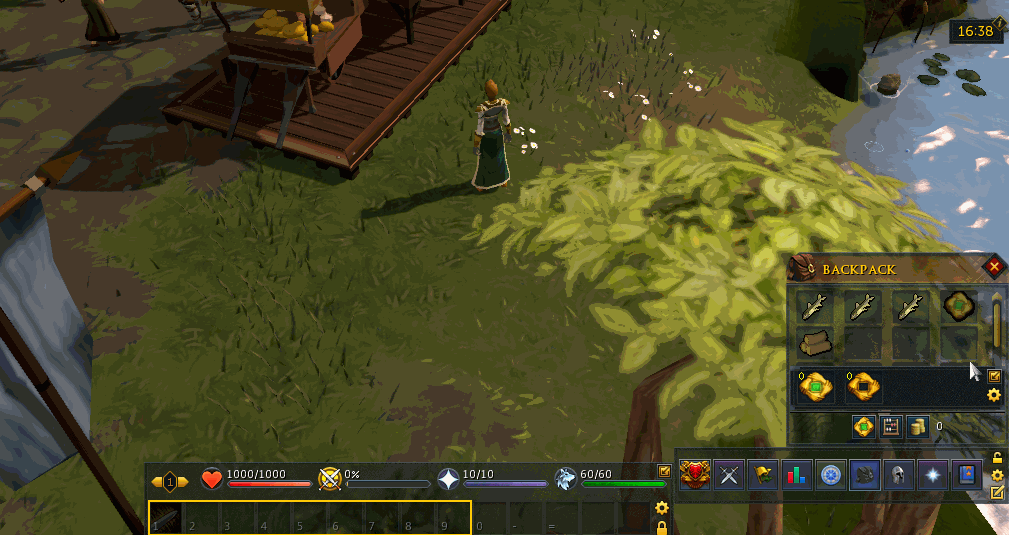Open the red shield Hero tab
1009x535 pixels.
(x=695, y=475)
